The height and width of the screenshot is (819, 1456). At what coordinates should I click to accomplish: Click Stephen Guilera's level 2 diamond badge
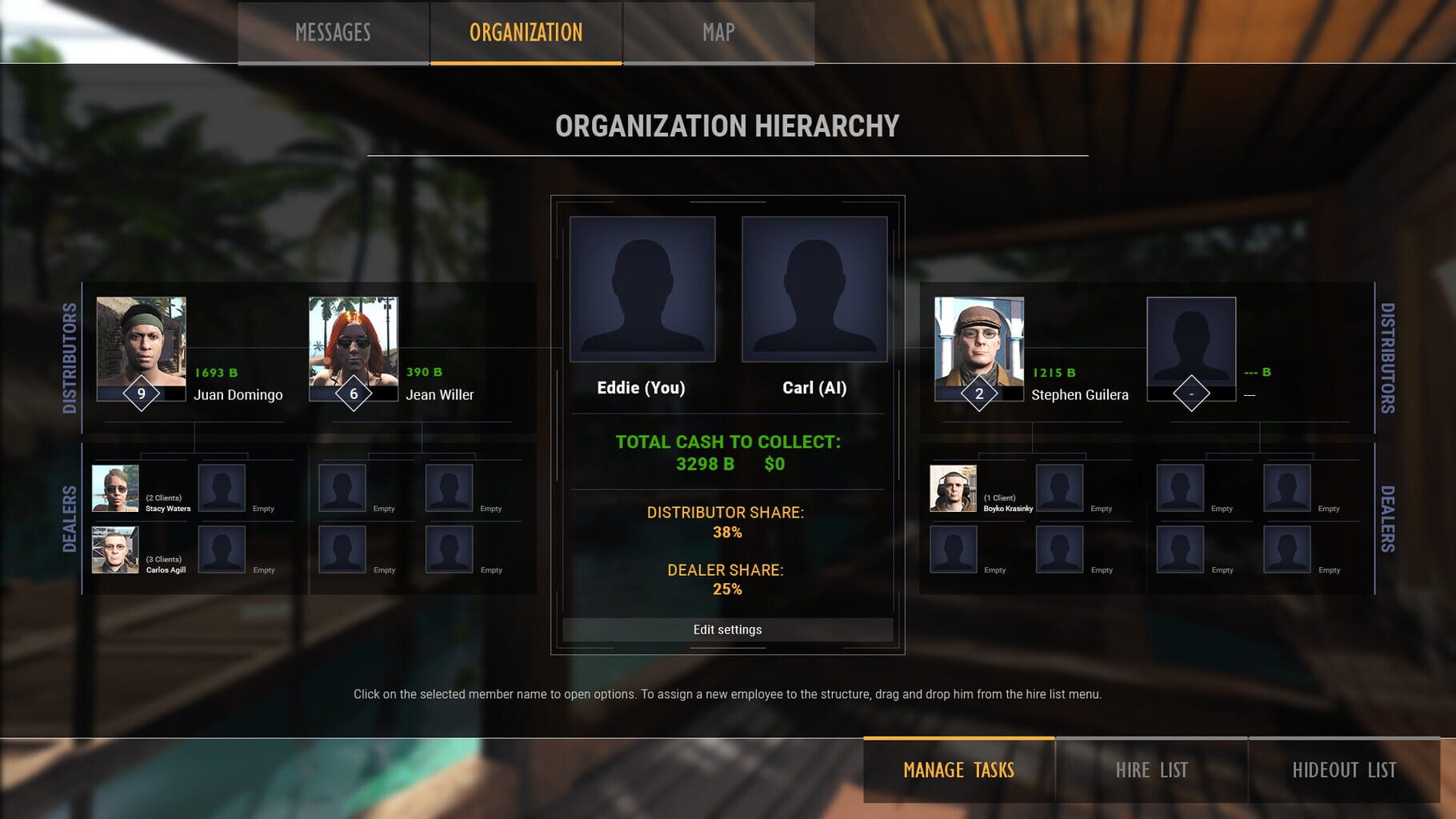click(x=978, y=394)
